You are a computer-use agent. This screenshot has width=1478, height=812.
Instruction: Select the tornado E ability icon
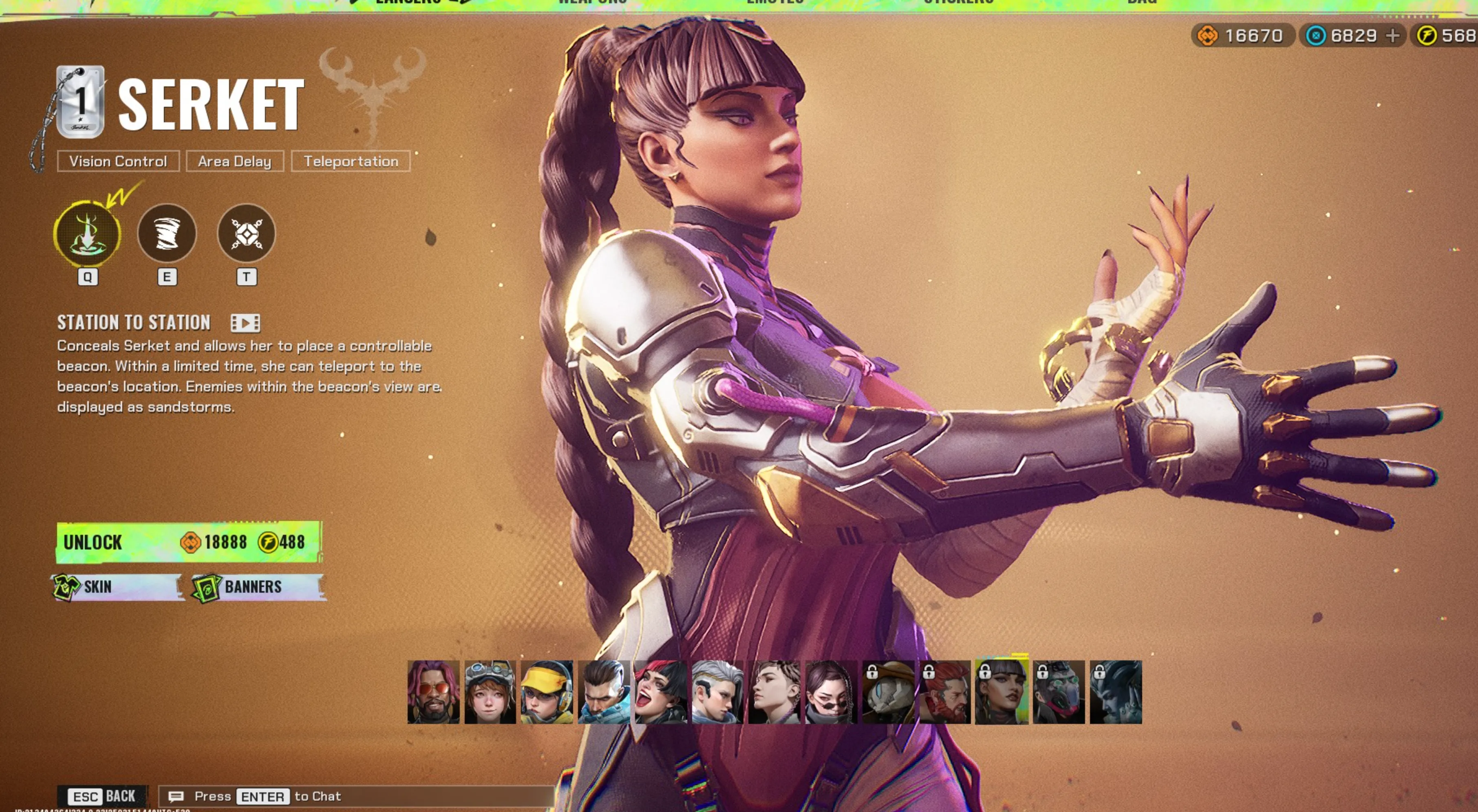[167, 234]
